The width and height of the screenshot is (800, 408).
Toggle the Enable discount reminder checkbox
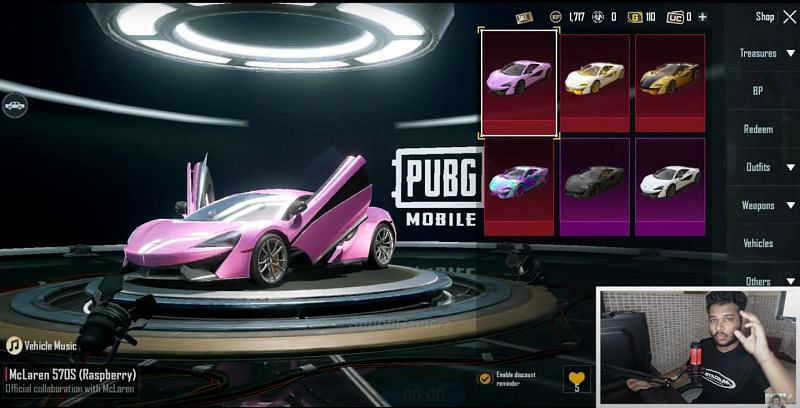pyautogui.click(x=485, y=379)
